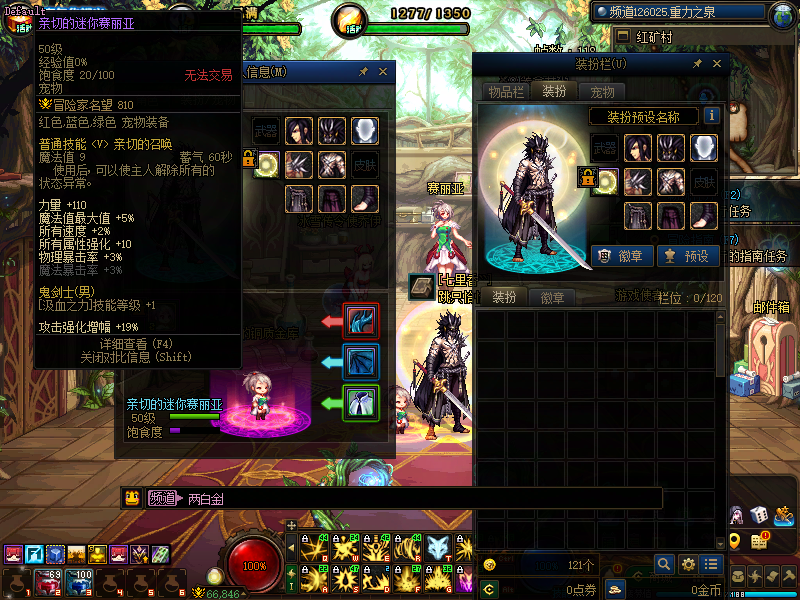Click the blue info button beside preset name
This screenshot has width=800, height=600.
coord(711,116)
